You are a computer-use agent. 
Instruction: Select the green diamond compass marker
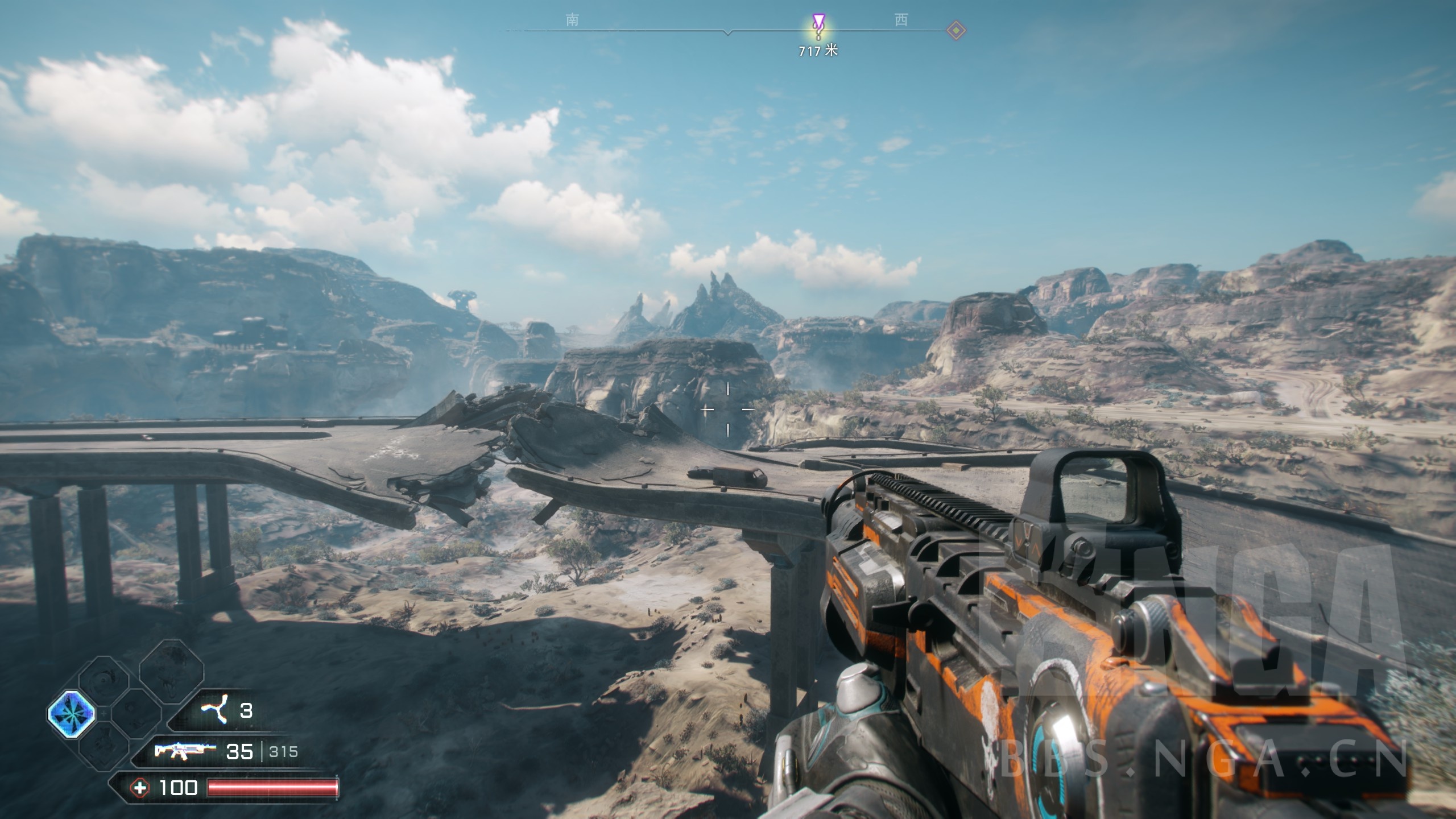[957, 30]
